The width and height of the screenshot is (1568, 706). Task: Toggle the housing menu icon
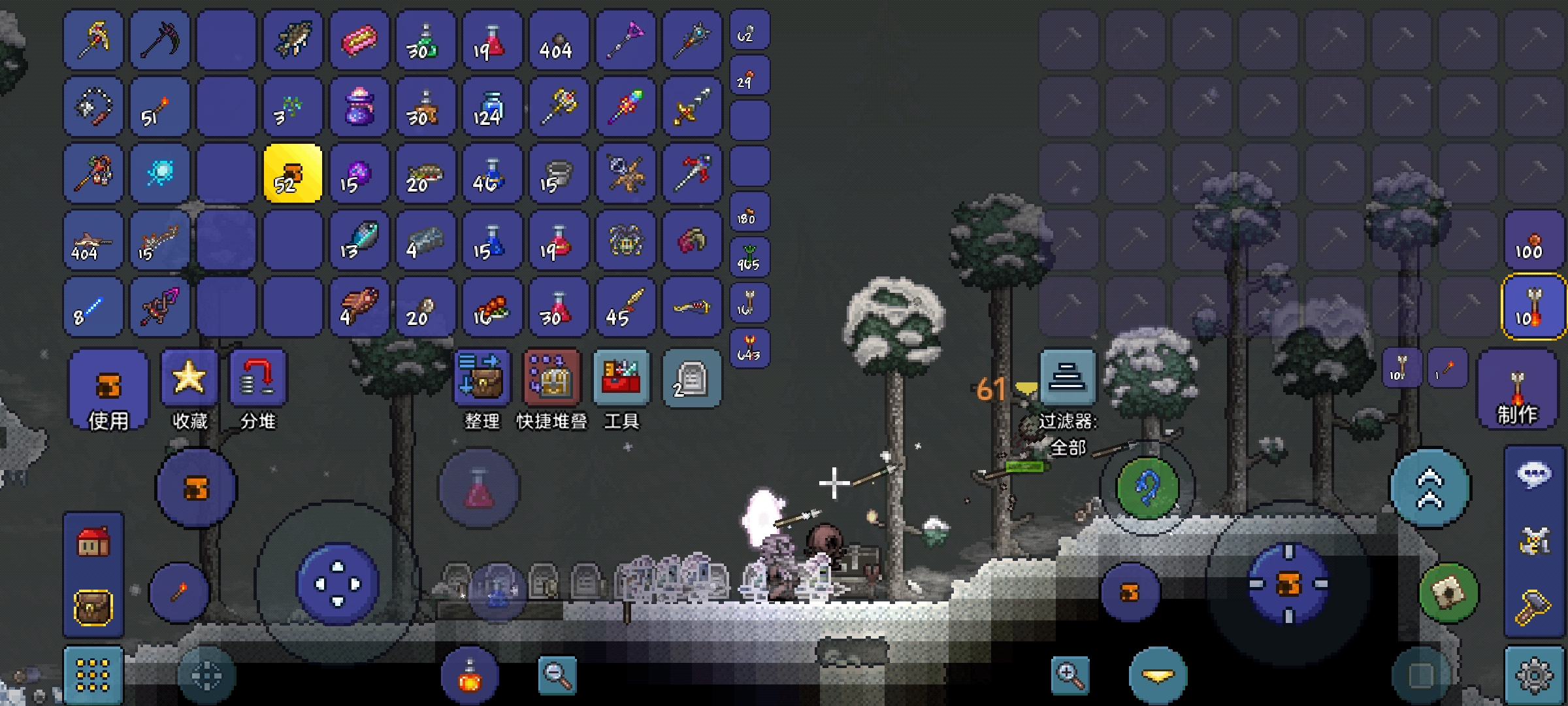point(93,543)
